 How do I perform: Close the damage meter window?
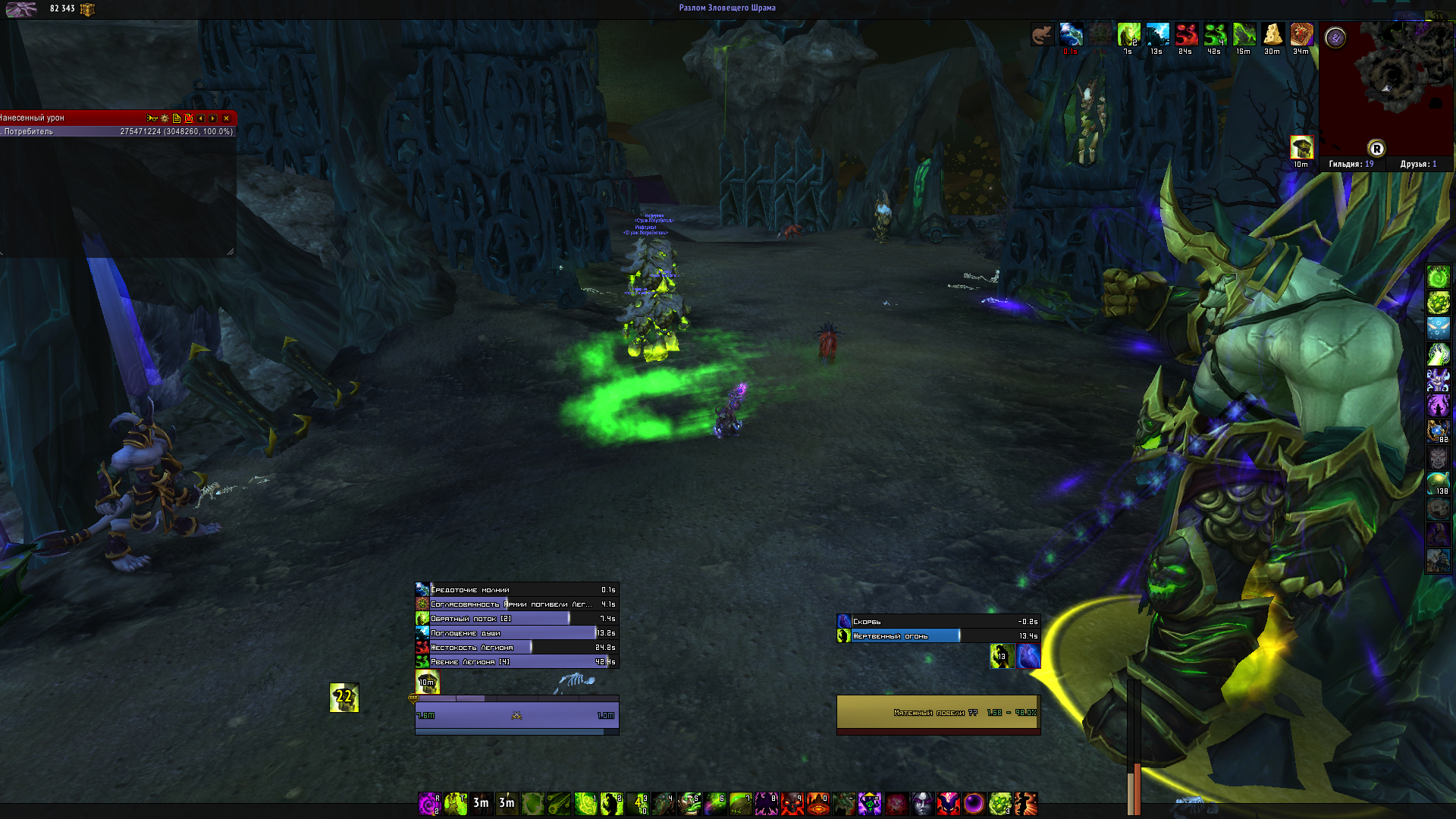click(x=226, y=118)
